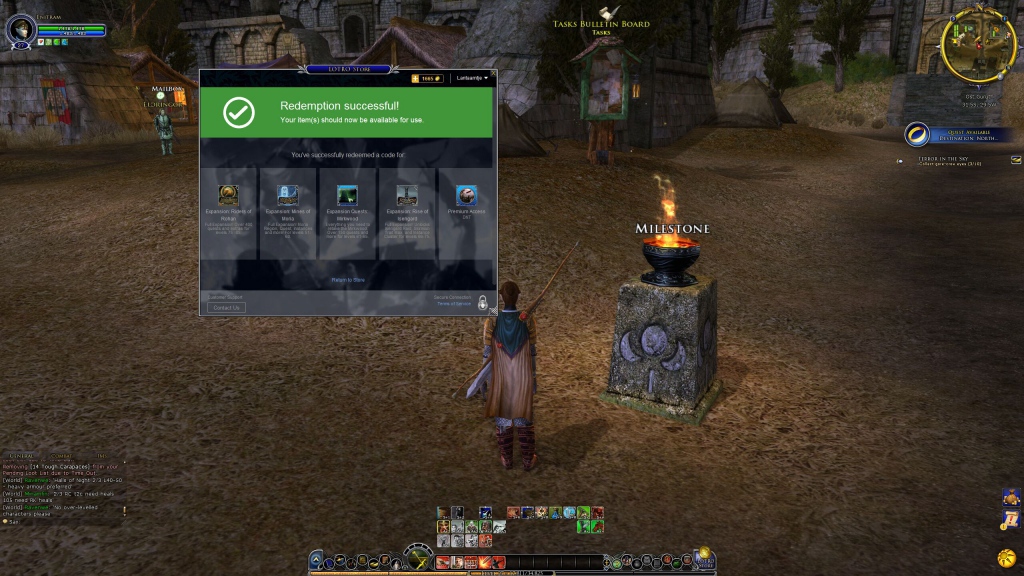Select Terror in the Sky quest tracker
The height and width of the screenshot is (576, 1024).
coord(942,158)
